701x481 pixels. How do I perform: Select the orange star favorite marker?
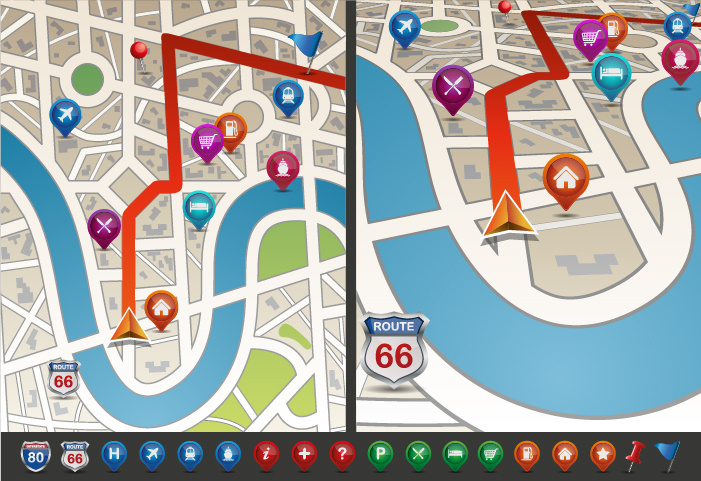[x=602, y=455]
